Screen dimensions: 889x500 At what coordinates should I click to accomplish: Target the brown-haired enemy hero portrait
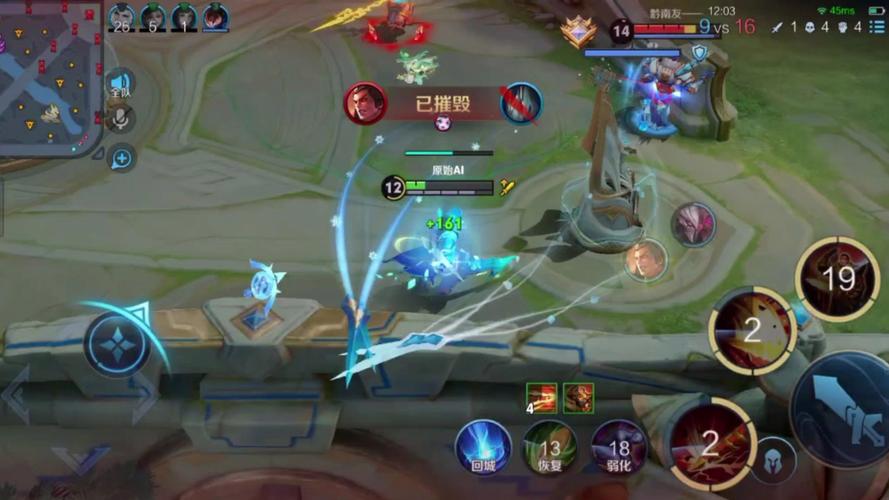pos(646,260)
